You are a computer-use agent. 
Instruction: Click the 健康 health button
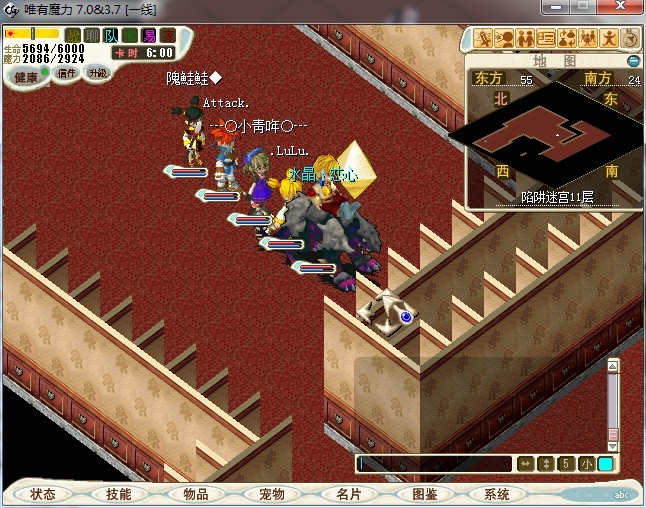click(27, 77)
